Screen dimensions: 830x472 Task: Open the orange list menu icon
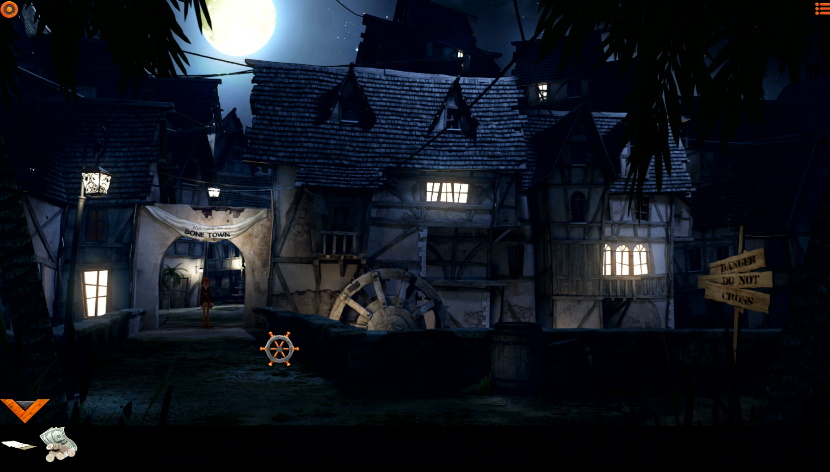point(821,9)
